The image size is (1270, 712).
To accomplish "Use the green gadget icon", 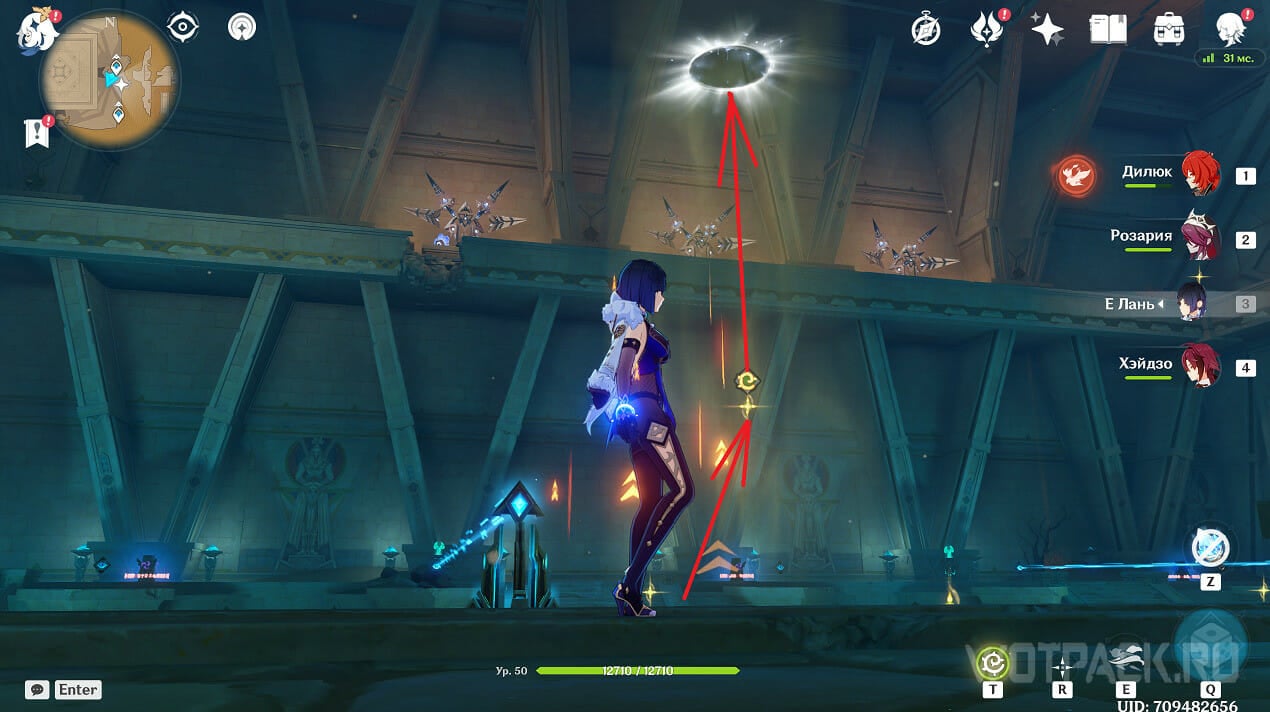I will (x=993, y=662).
